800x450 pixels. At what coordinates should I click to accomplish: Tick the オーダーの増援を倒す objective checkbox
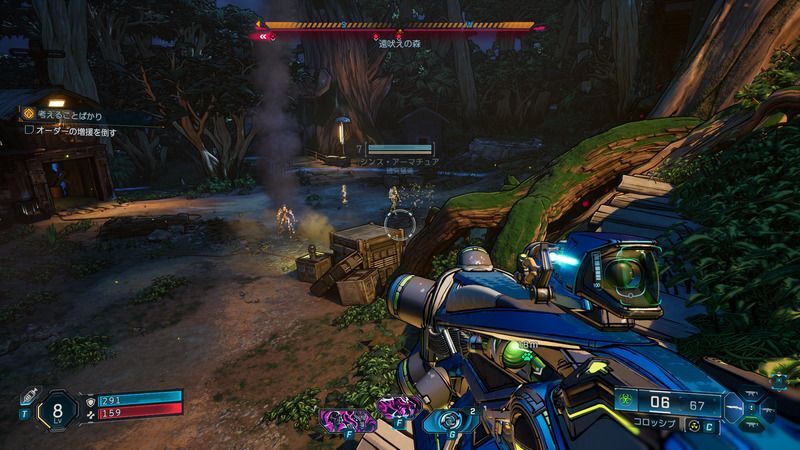[30, 130]
